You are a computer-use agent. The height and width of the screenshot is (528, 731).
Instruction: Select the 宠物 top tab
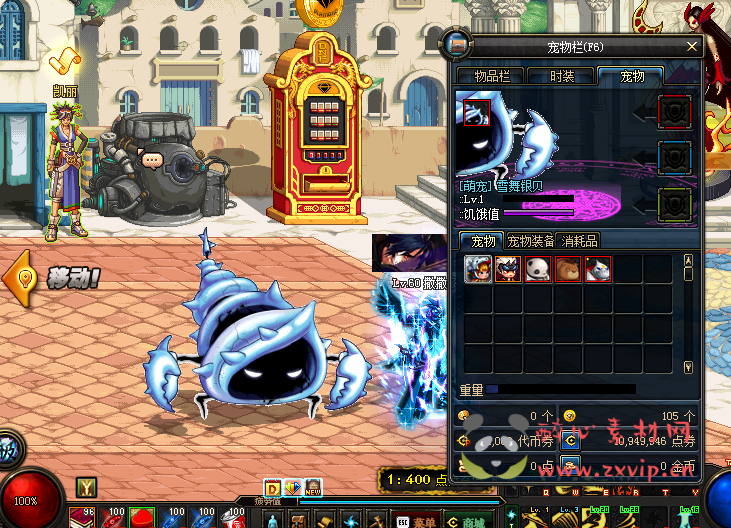tap(632, 76)
